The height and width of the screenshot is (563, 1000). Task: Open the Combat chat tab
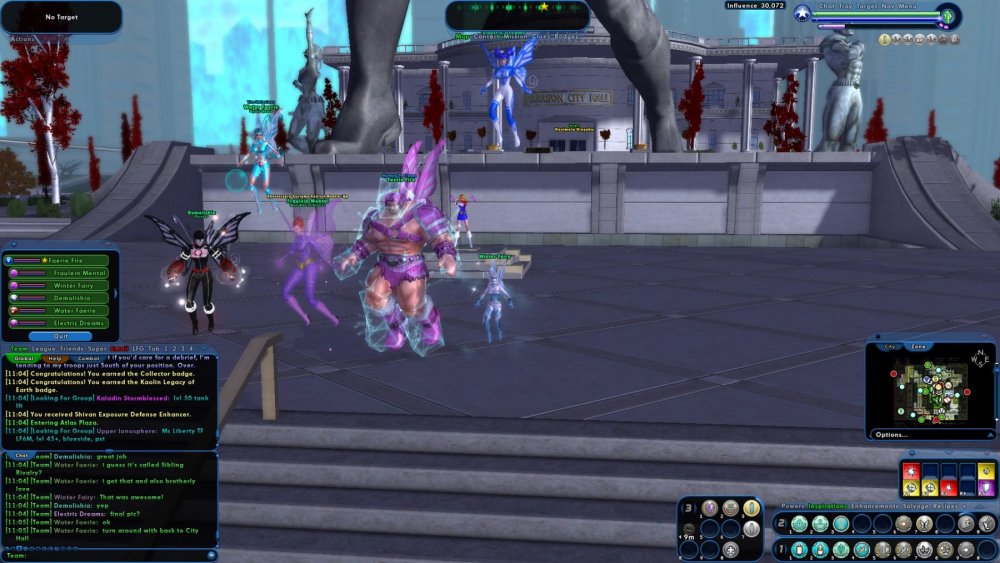(x=88, y=358)
